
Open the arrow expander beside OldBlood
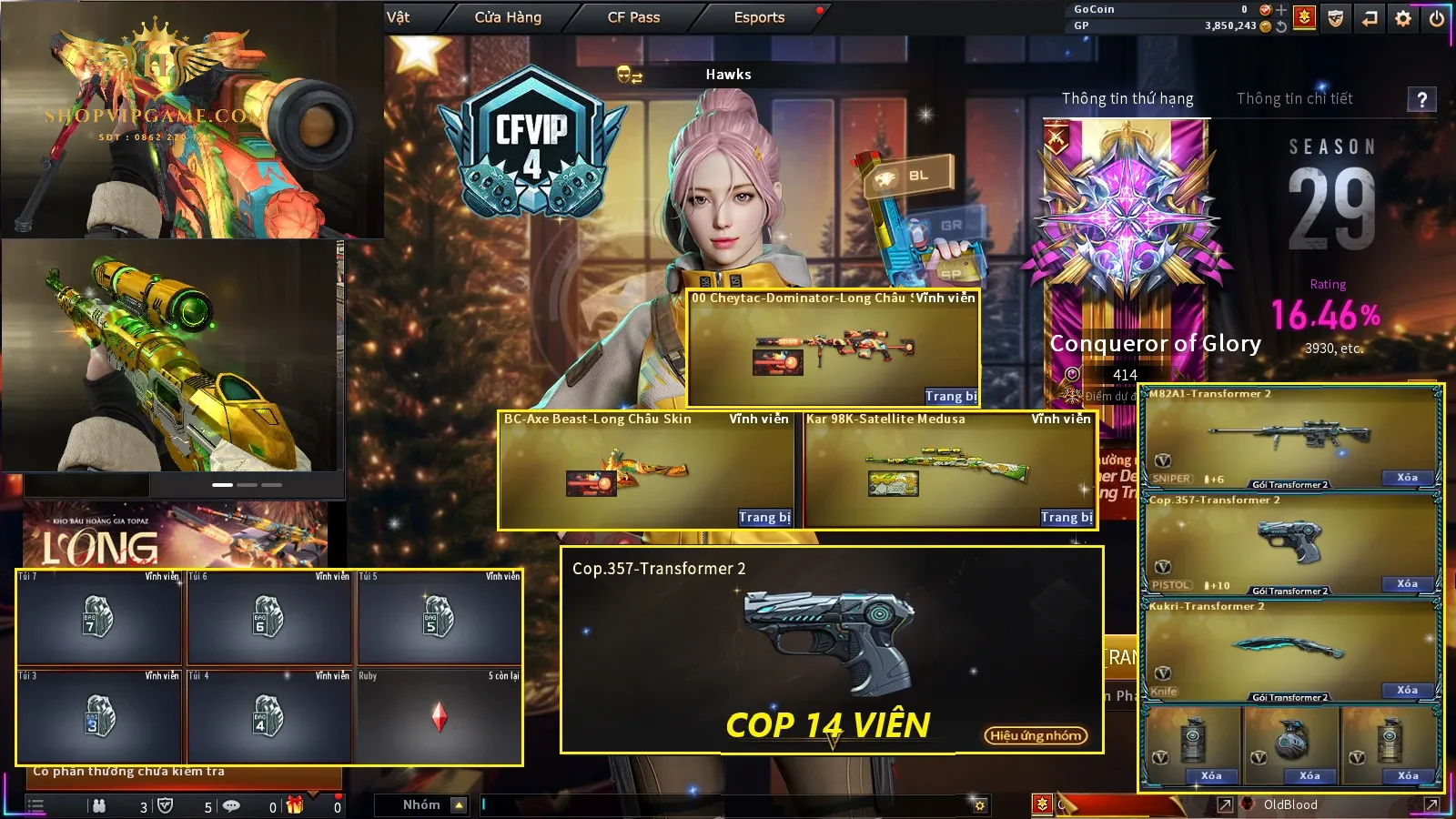pos(1224,804)
